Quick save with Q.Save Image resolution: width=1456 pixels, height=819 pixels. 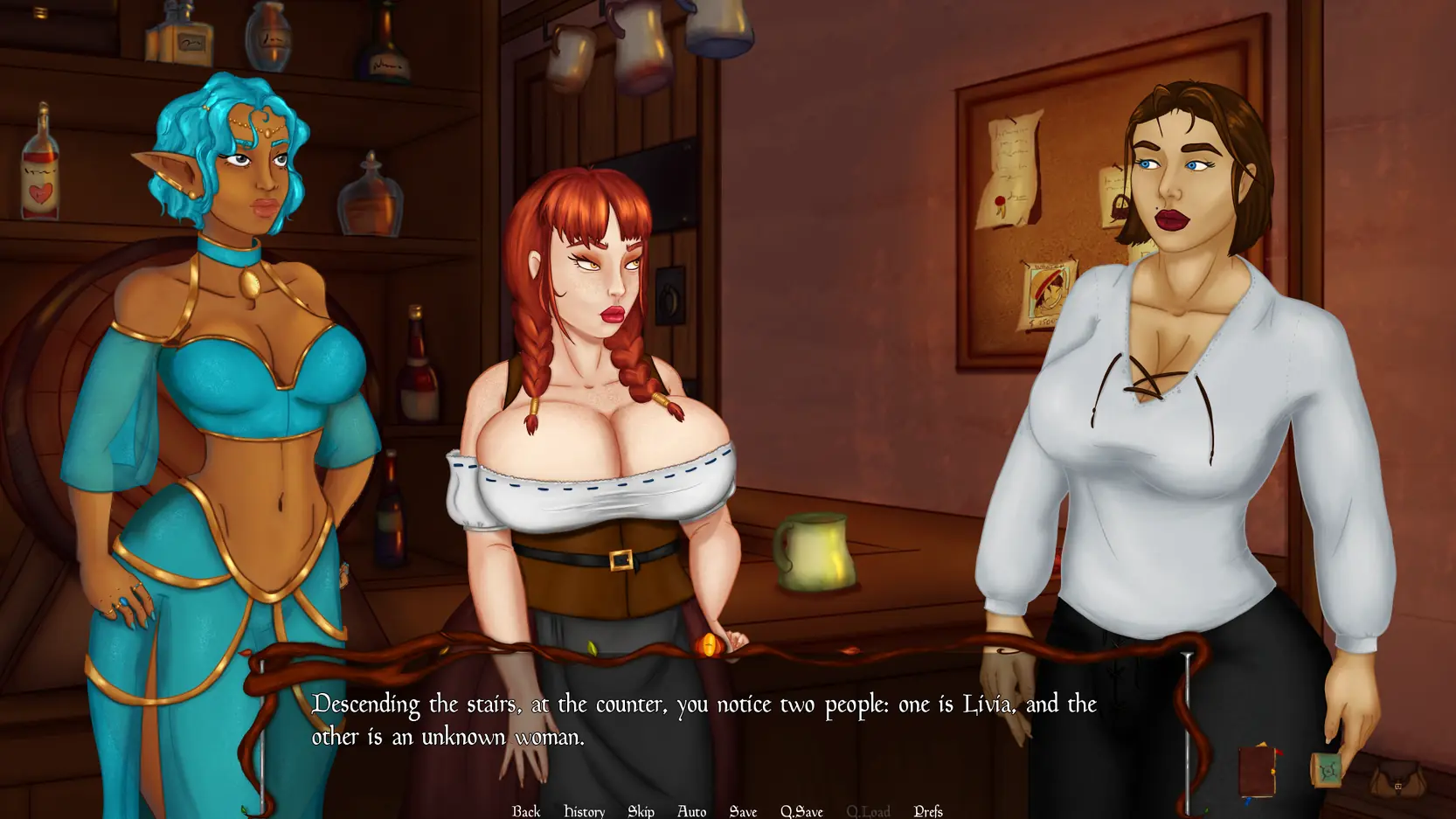click(801, 810)
